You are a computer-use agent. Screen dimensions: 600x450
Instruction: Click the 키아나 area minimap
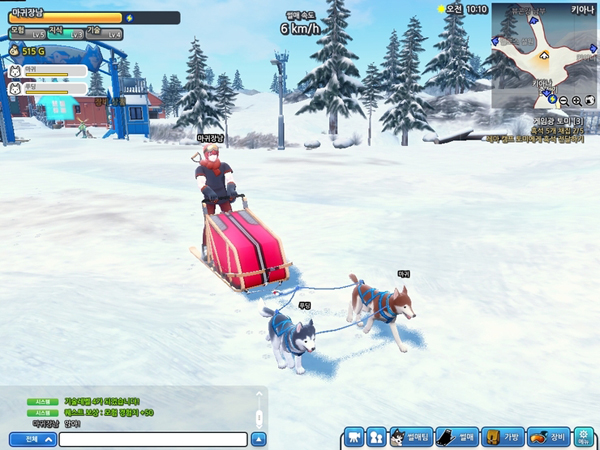(540, 55)
